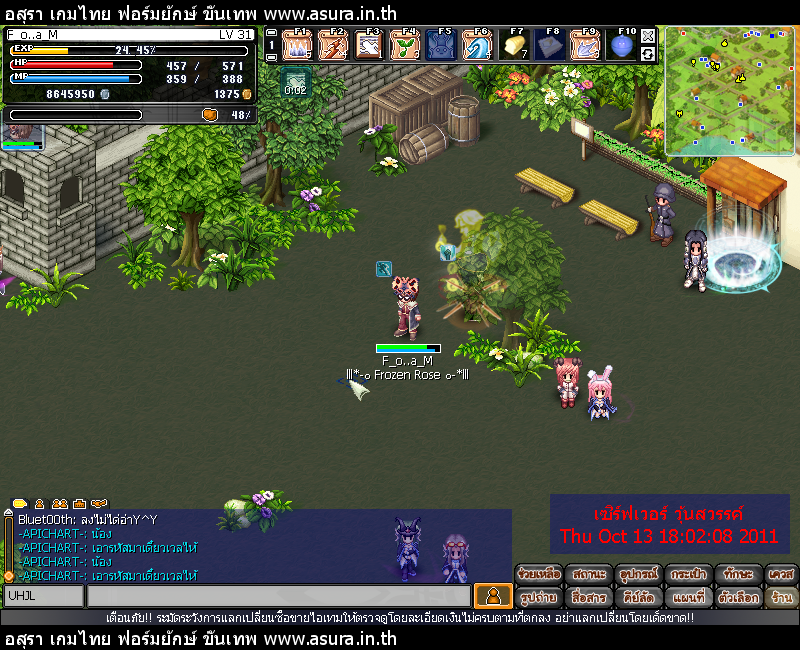
Task: Click the orange person icon beside chat box
Action: 492,596
